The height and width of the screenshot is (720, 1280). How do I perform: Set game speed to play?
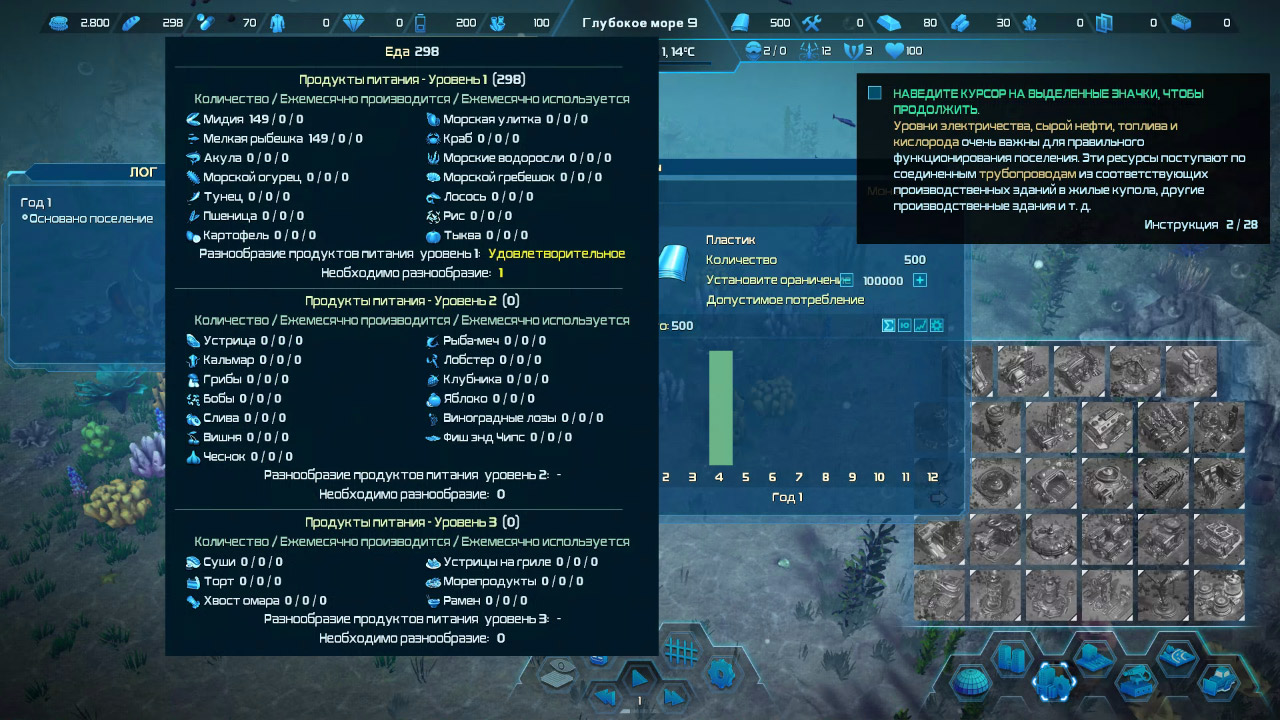tap(639, 677)
